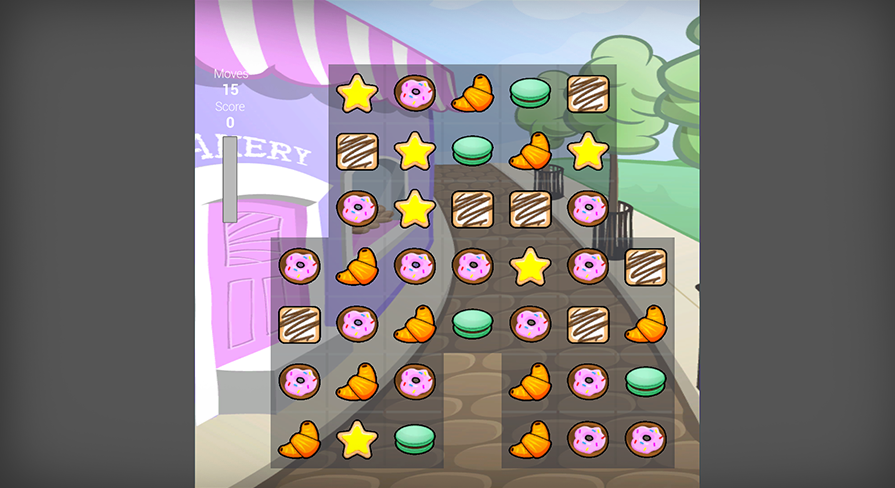Select the star between a croissant and a macaron
The width and height of the screenshot is (895, 488).
[357, 440]
